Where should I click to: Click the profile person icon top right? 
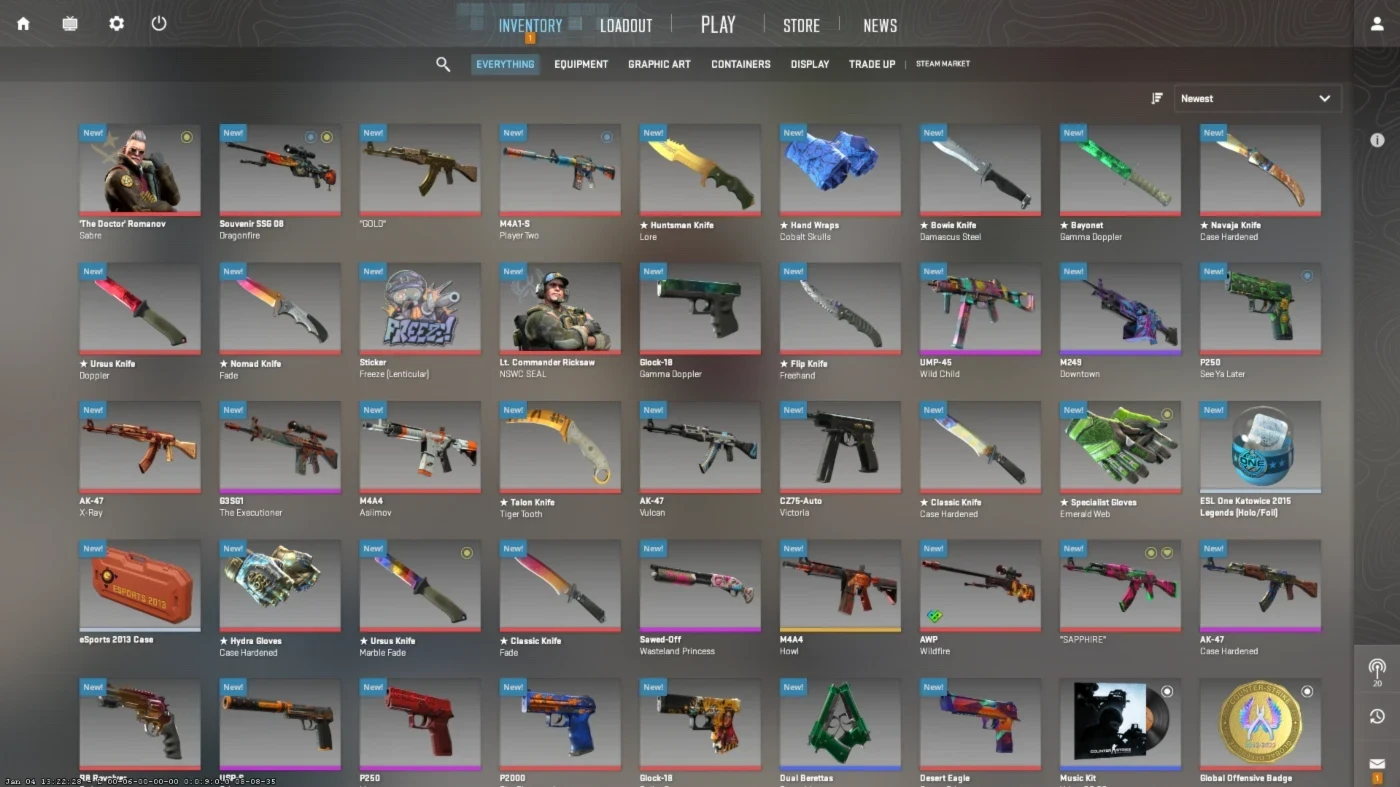pyautogui.click(x=1376, y=22)
